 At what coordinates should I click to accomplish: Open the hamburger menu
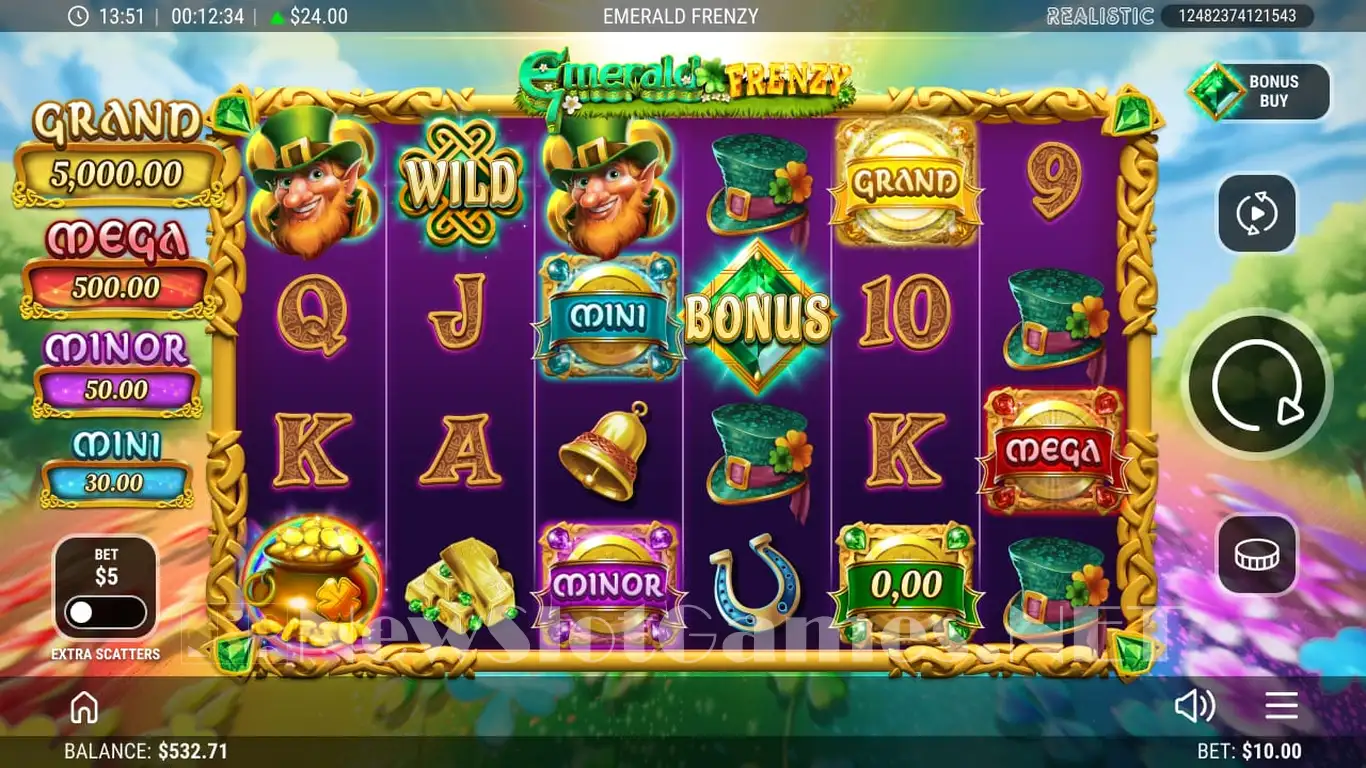click(x=1281, y=706)
